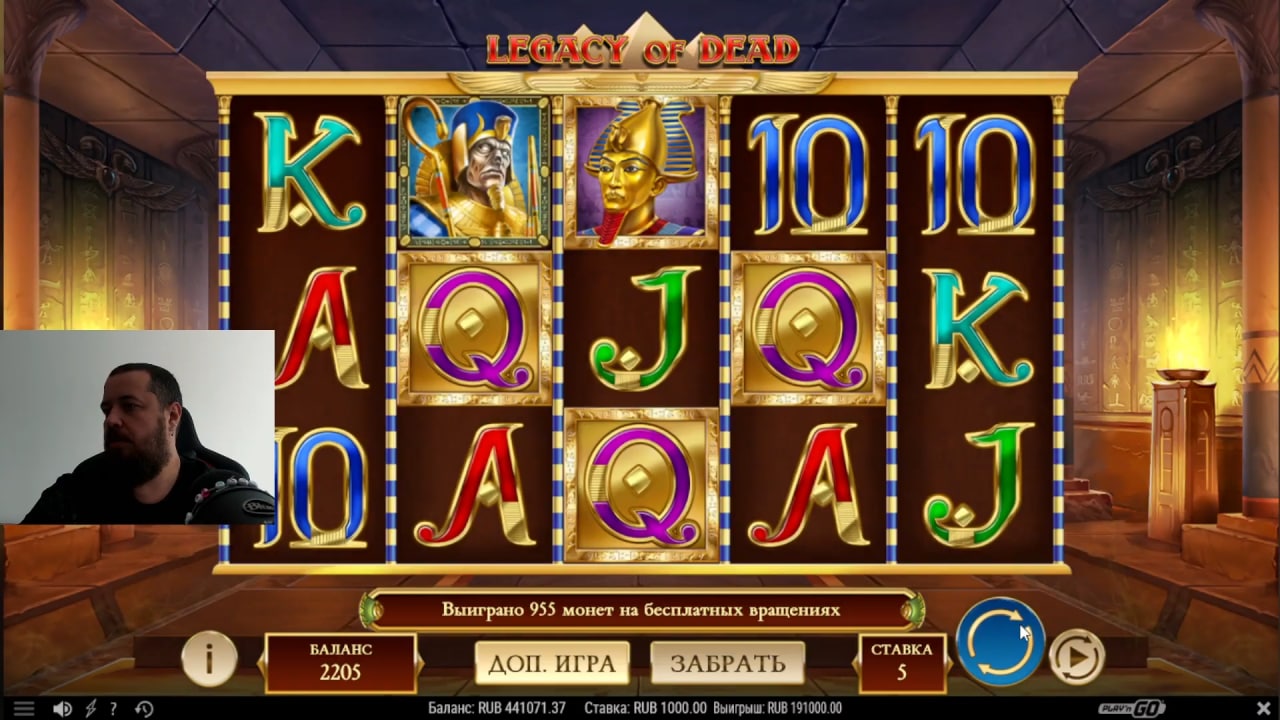The height and width of the screenshot is (720, 1280).
Task: Decrease the СТАВКА bet with left arrow
Action: click(855, 663)
